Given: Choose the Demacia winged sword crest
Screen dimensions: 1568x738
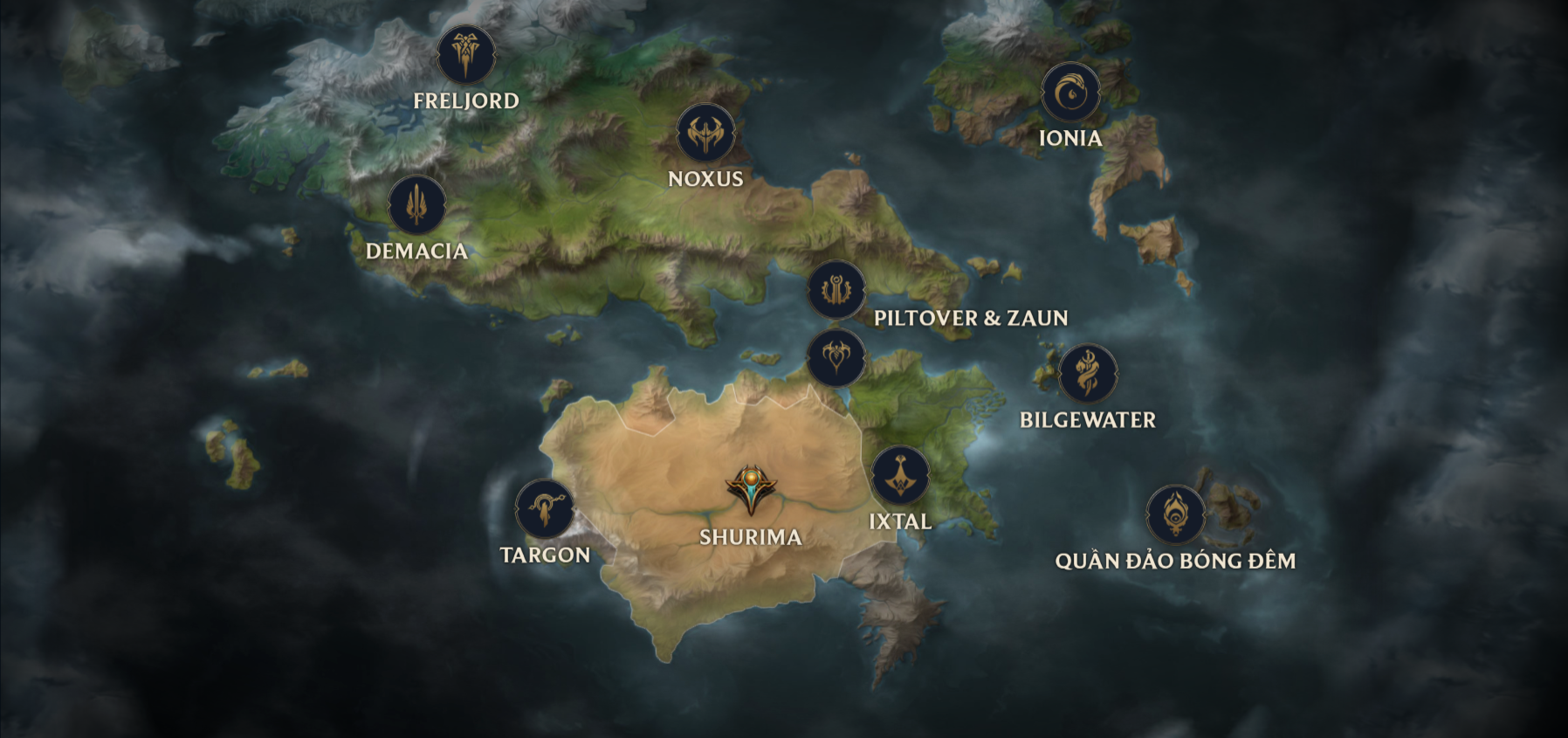Looking at the screenshot, I should 417,205.
